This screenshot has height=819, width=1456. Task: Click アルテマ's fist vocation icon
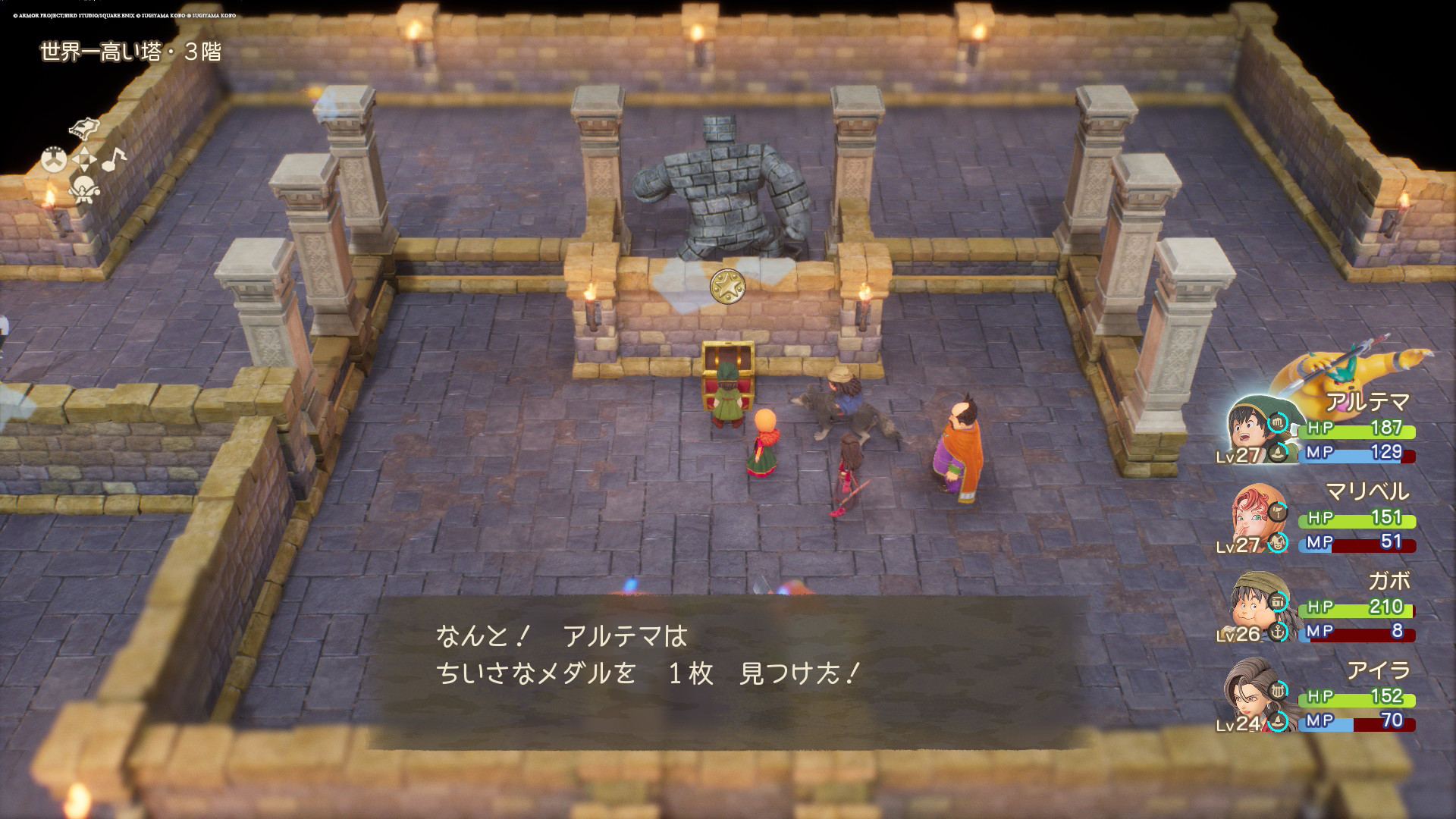(1278, 422)
